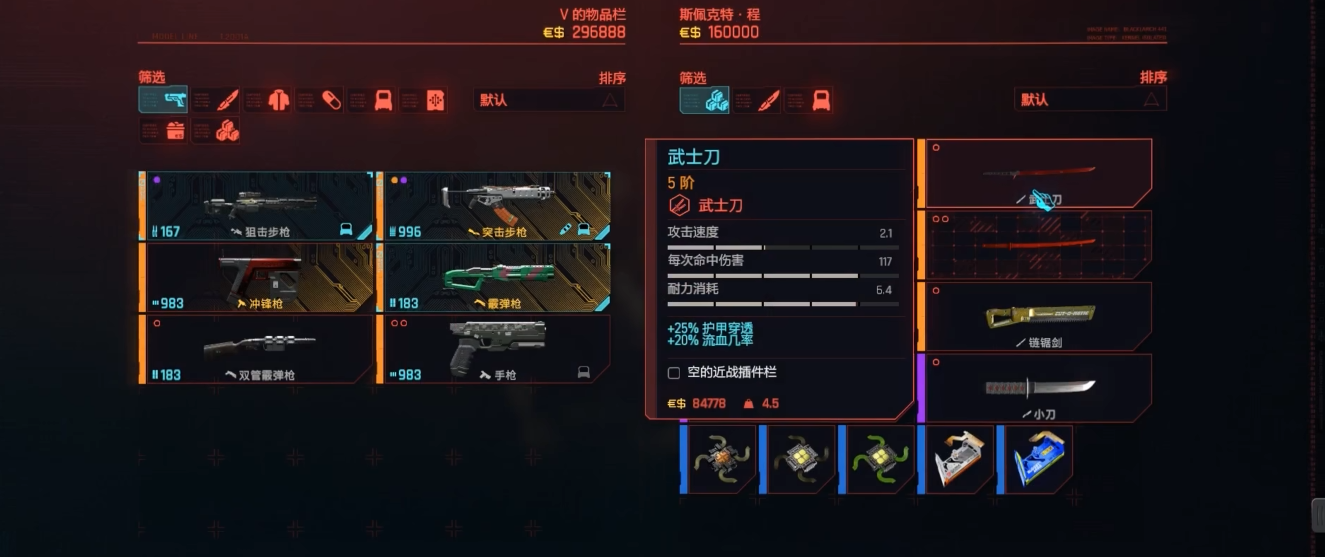Filter V's inventory by clothing jacket icon
This screenshot has height=557, width=1325.
266,100
